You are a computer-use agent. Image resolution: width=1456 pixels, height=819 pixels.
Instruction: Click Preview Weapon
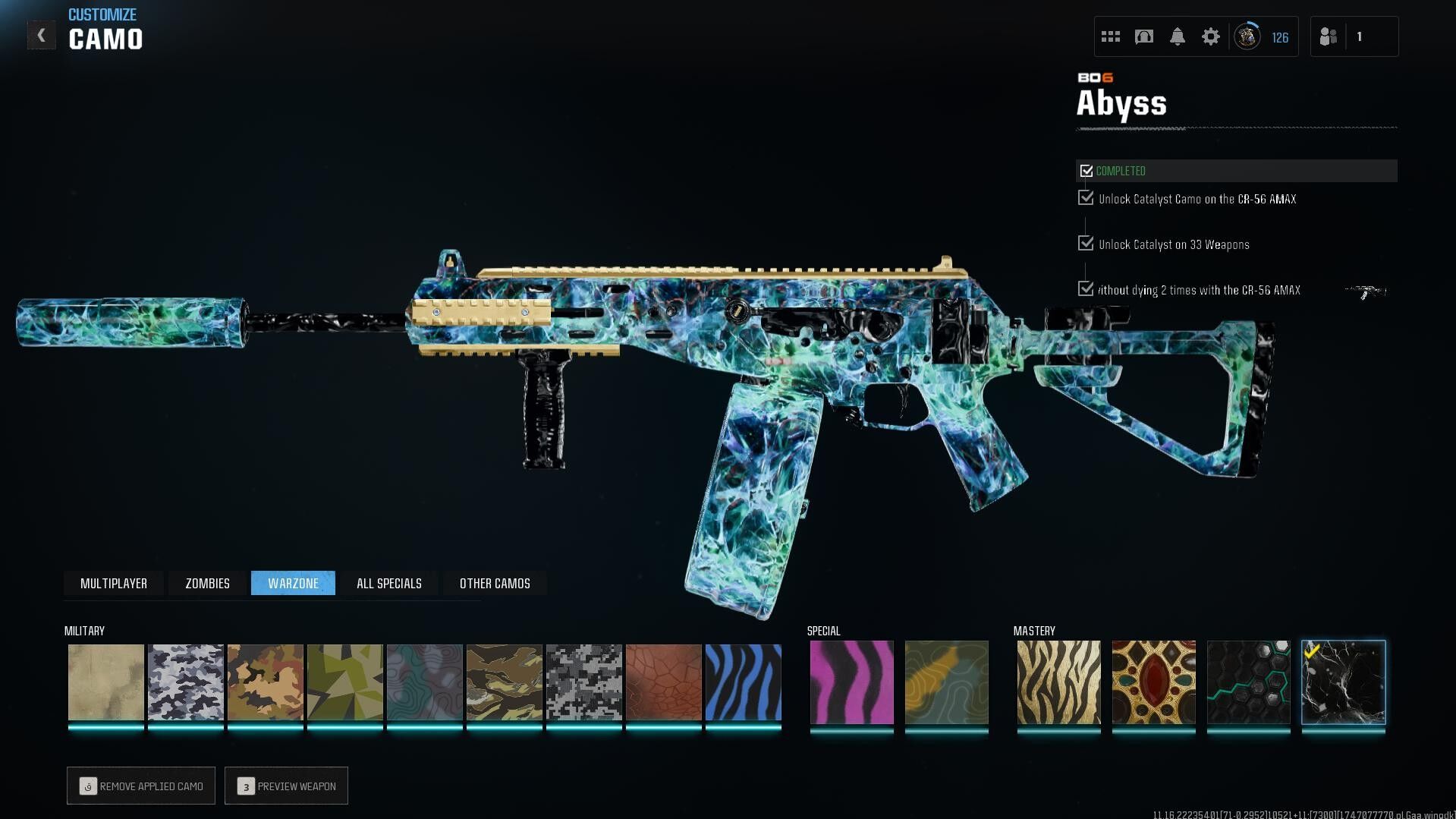pyautogui.click(x=286, y=786)
